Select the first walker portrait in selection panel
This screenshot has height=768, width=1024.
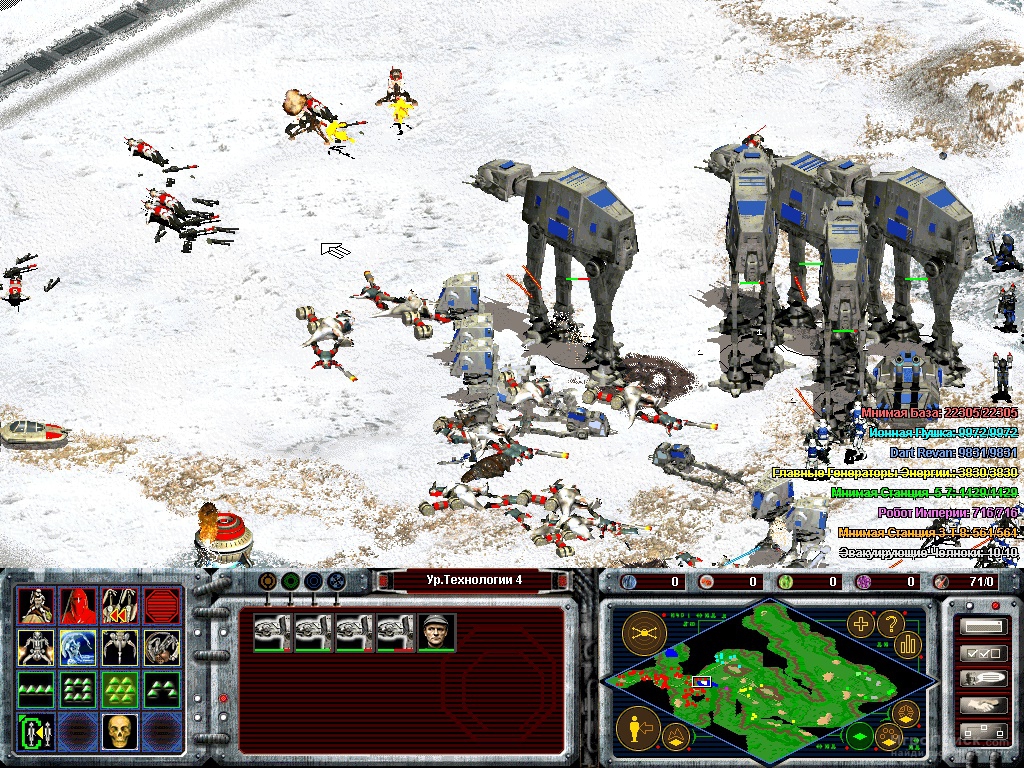272,632
